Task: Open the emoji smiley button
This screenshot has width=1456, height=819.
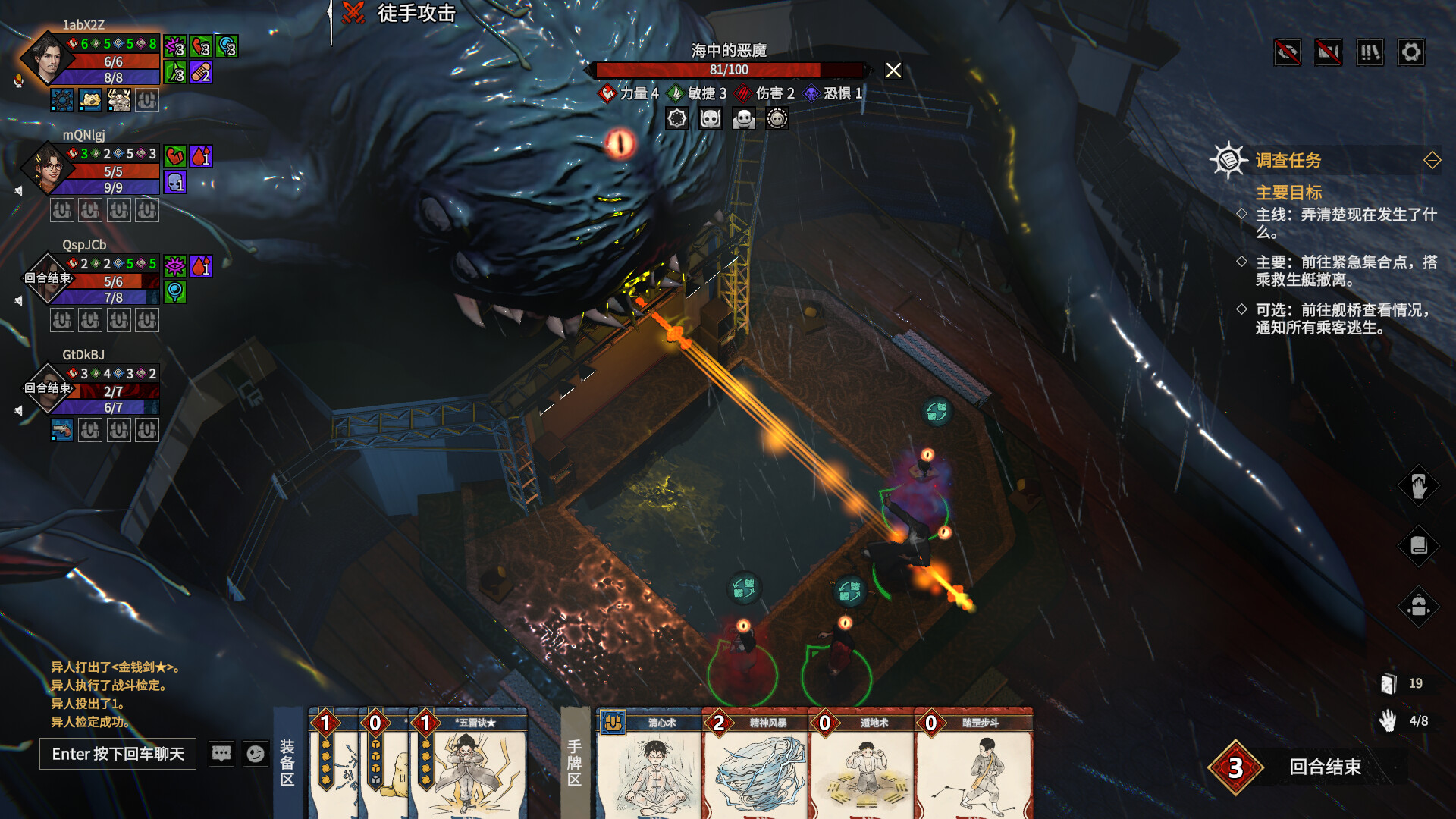Action: tap(256, 754)
